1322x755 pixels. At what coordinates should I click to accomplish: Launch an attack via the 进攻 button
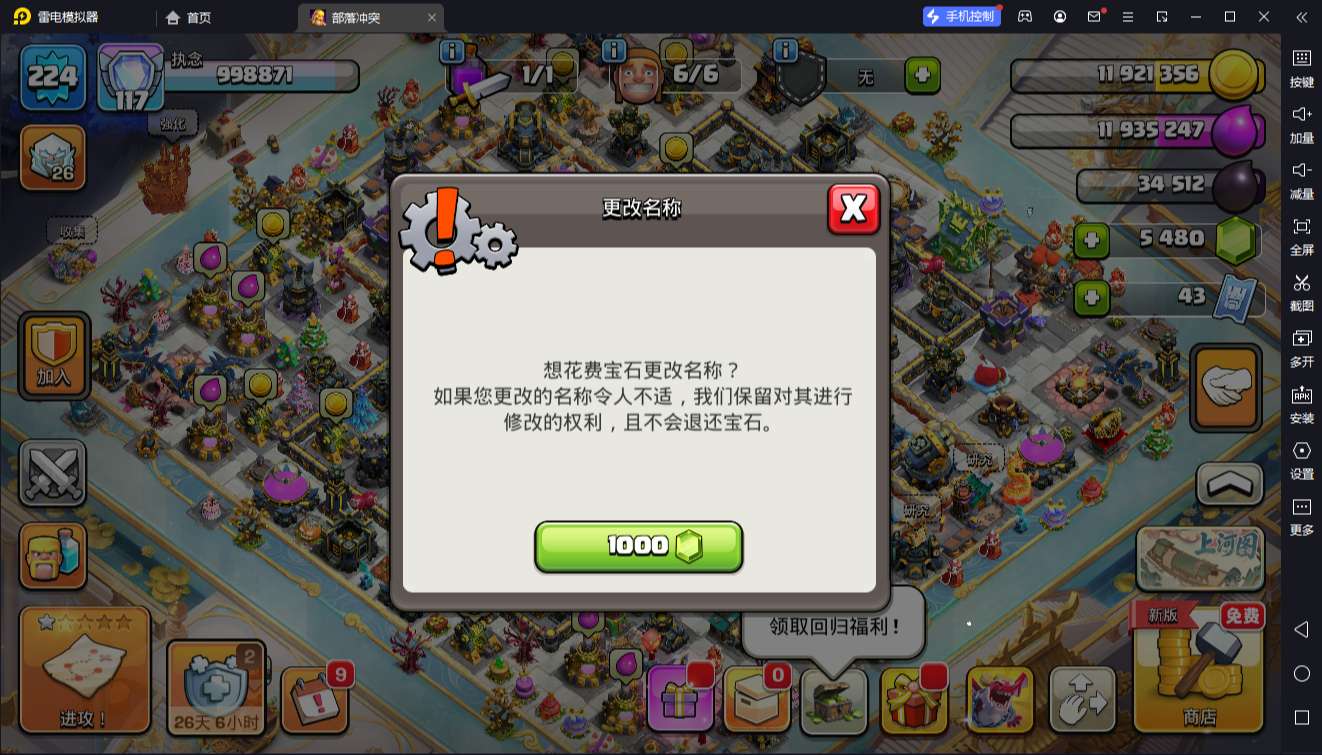[84, 670]
